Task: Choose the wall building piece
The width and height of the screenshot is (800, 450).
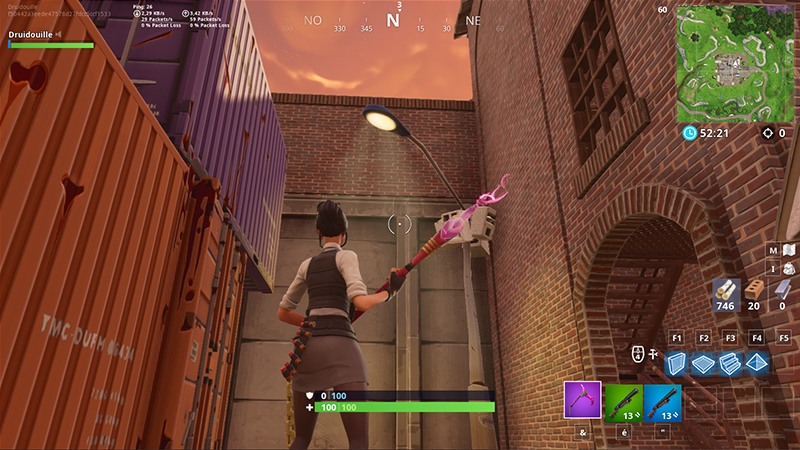Action: [x=677, y=364]
